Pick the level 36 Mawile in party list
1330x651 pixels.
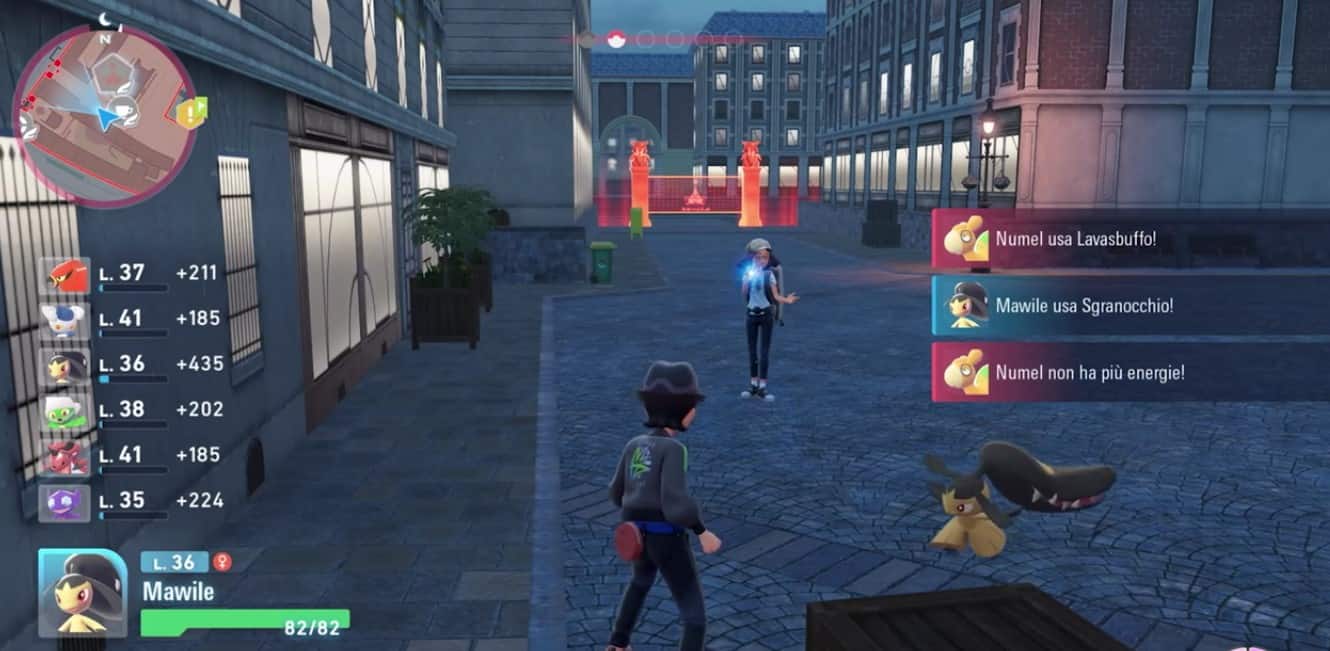[64, 365]
